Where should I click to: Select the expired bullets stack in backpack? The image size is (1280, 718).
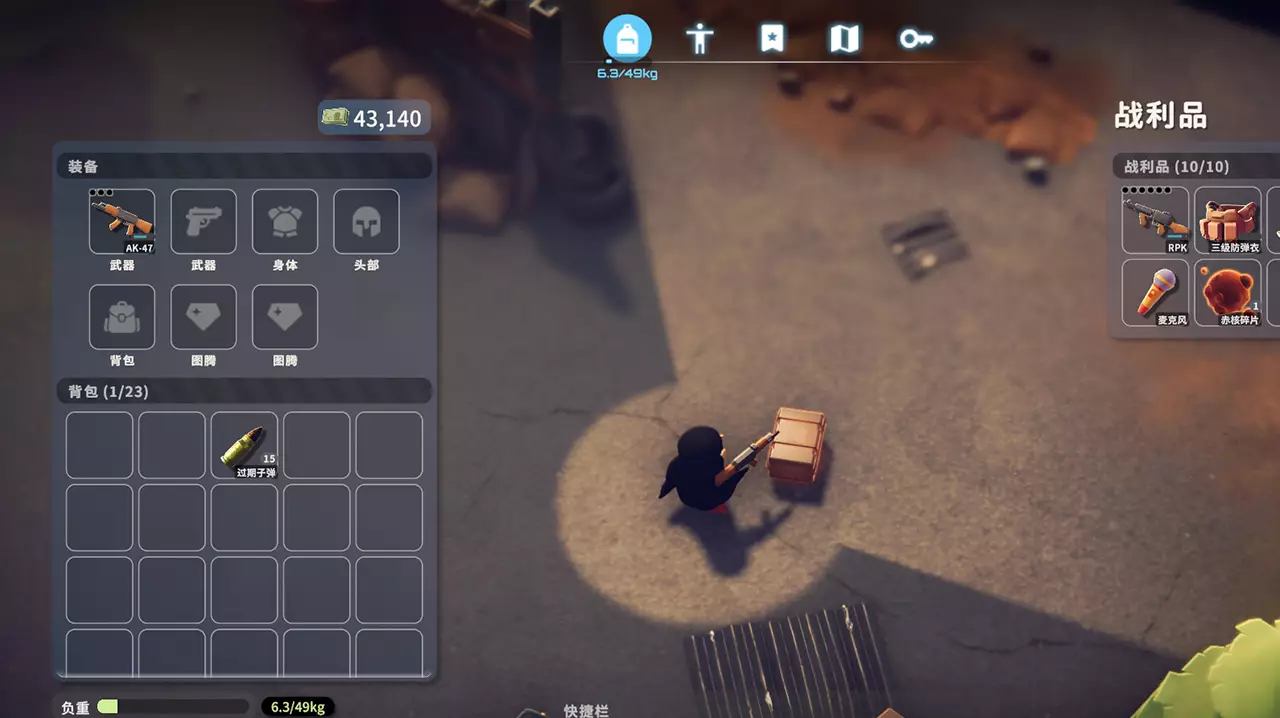(244, 446)
